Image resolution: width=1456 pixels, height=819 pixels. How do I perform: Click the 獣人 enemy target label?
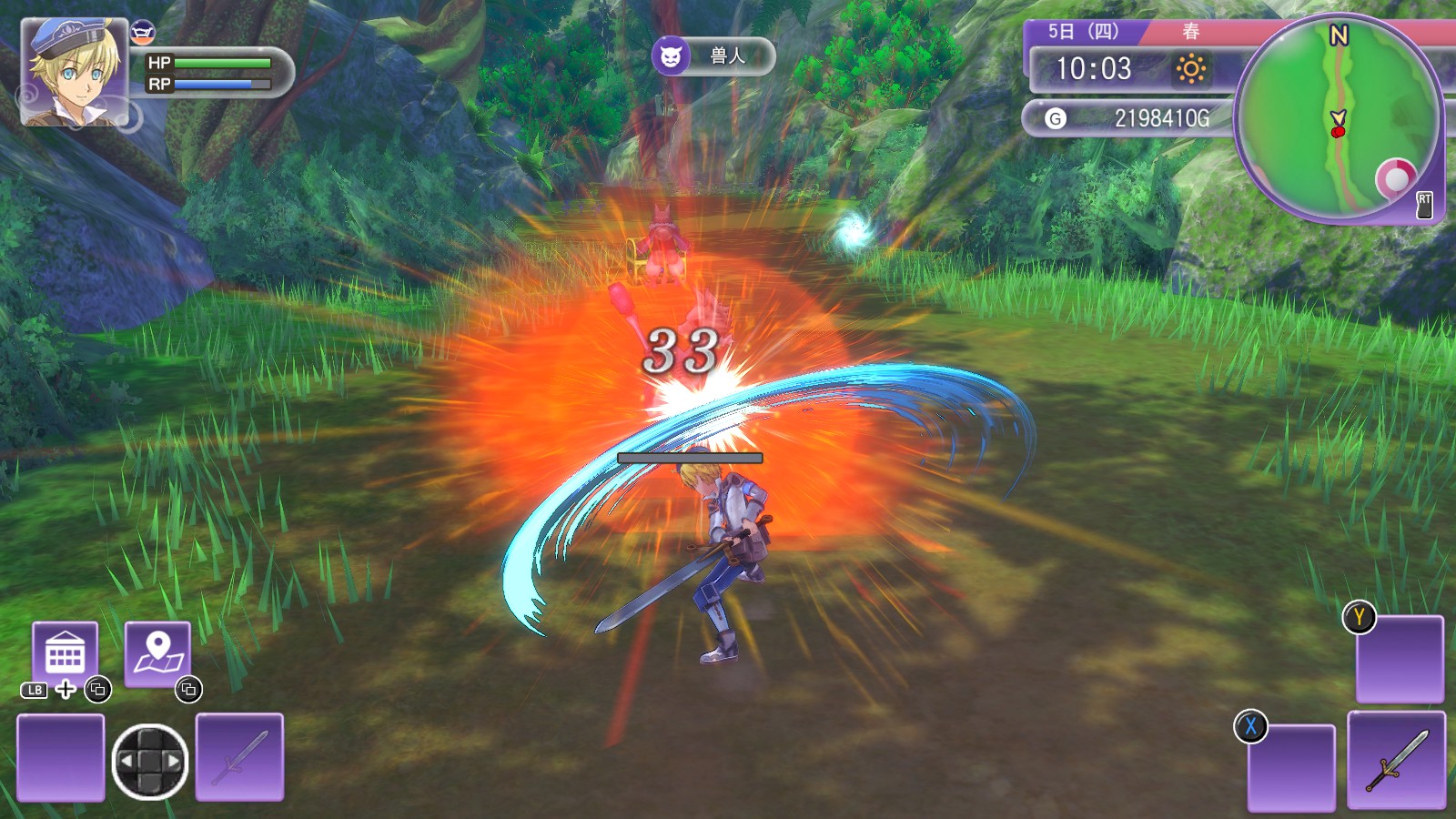(x=713, y=56)
